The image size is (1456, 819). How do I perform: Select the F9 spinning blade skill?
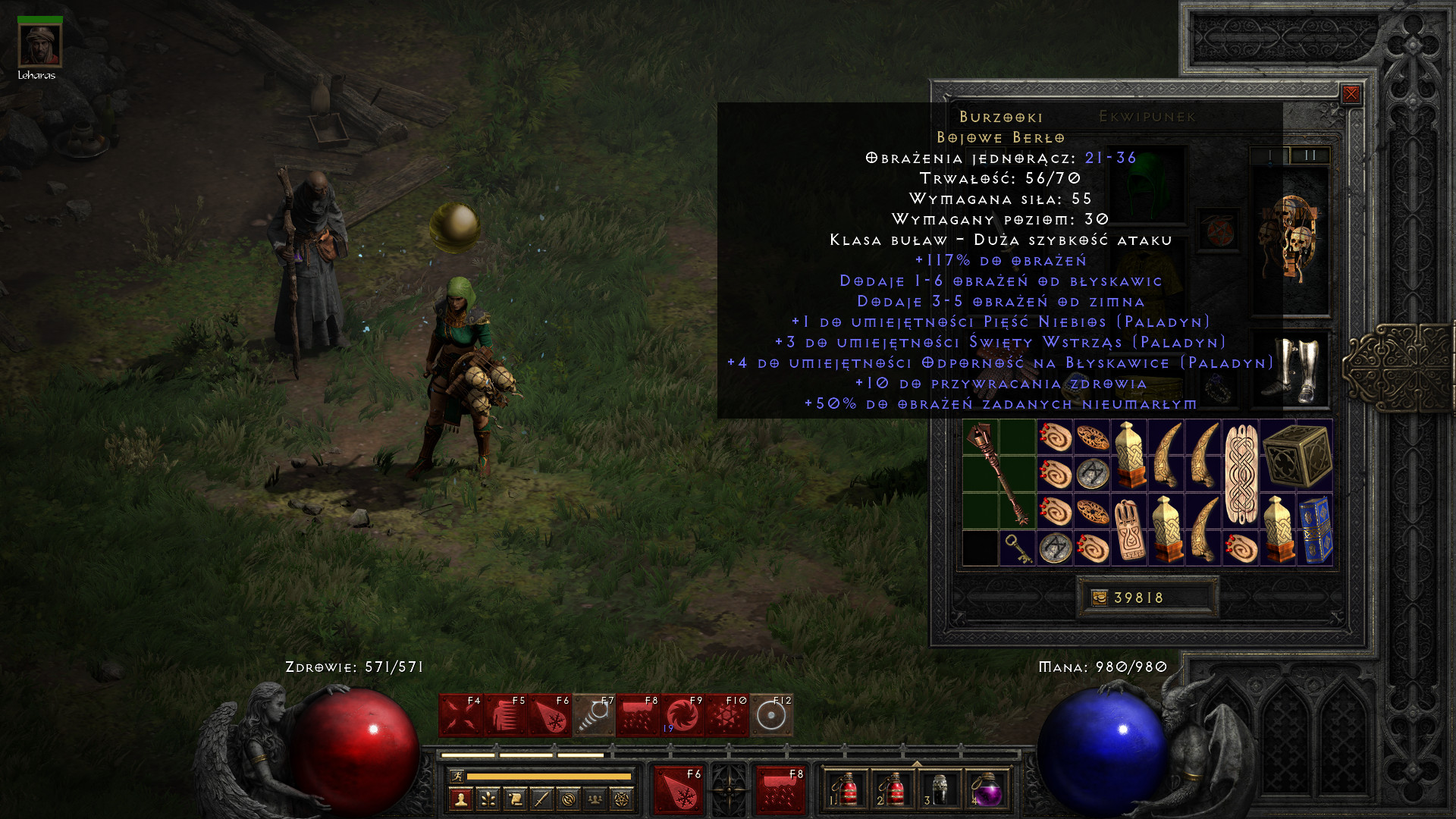point(682,715)
